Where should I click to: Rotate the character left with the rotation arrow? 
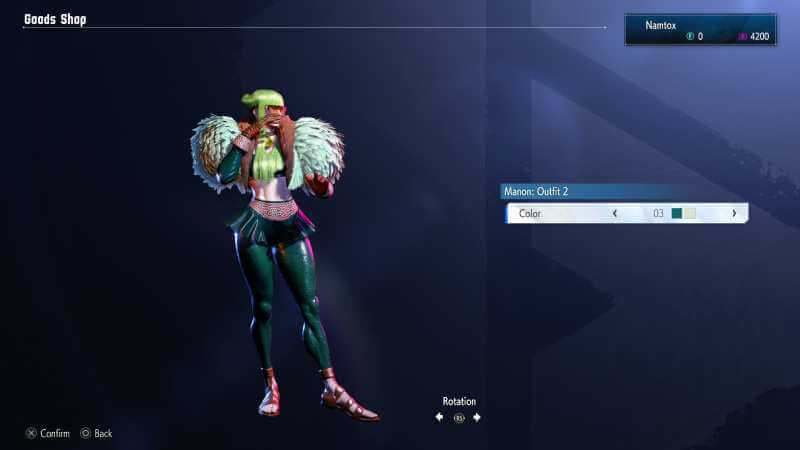click(439, 417)
